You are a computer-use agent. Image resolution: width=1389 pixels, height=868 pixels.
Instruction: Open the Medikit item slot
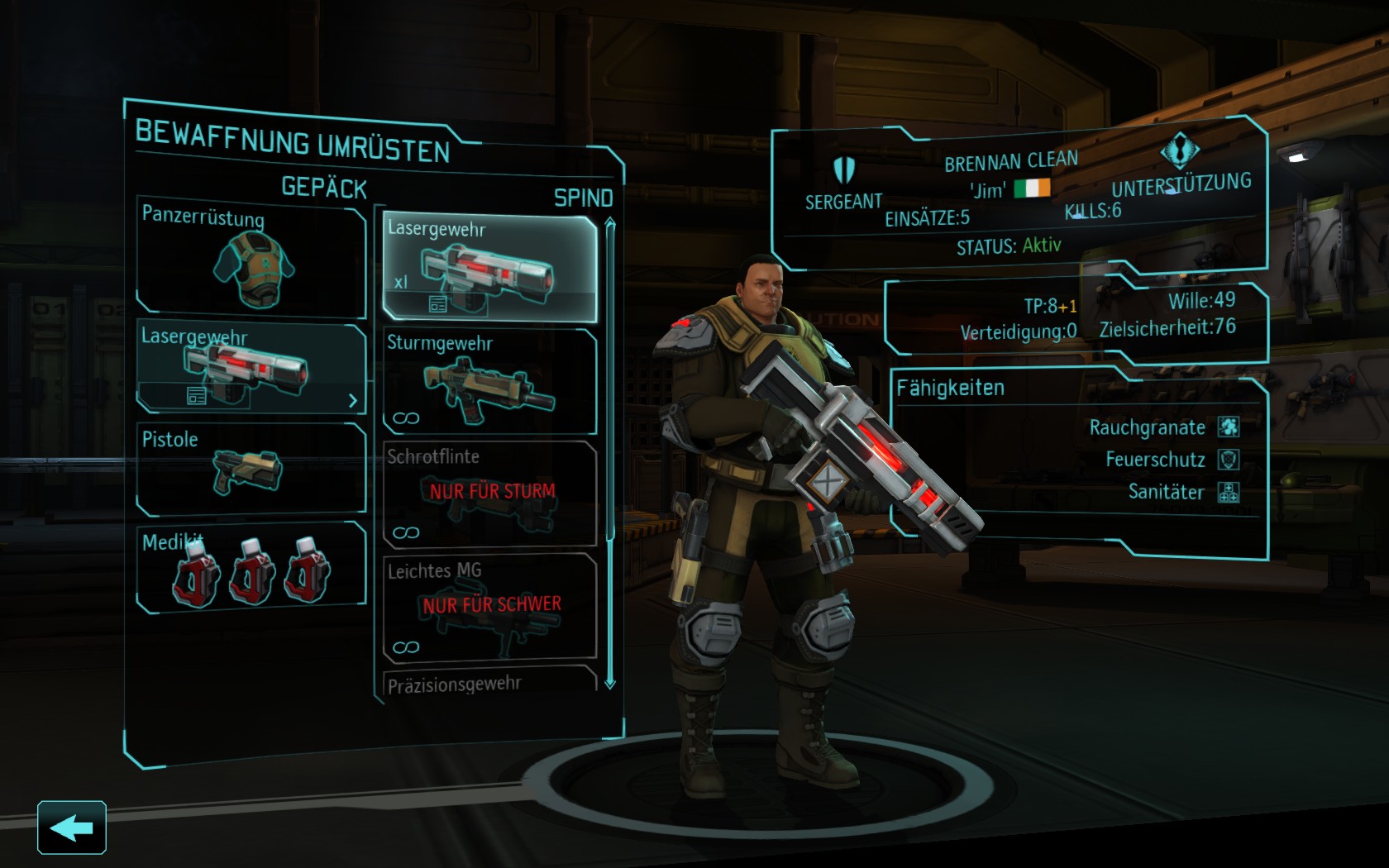(x=251, y=568)
